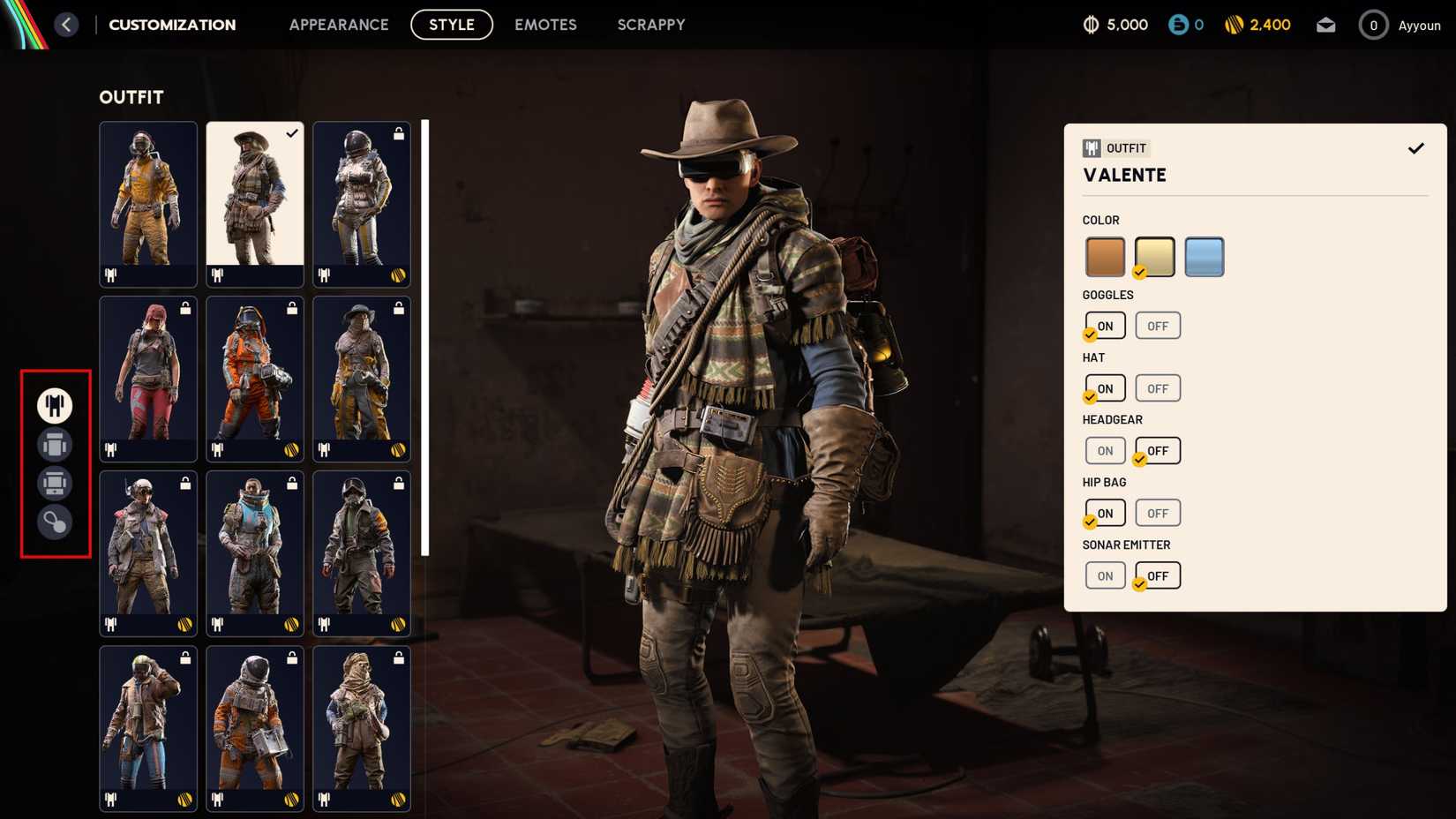The image size is (1456, 819).
Task: Click the back arrow button
Action: [66, 24]
